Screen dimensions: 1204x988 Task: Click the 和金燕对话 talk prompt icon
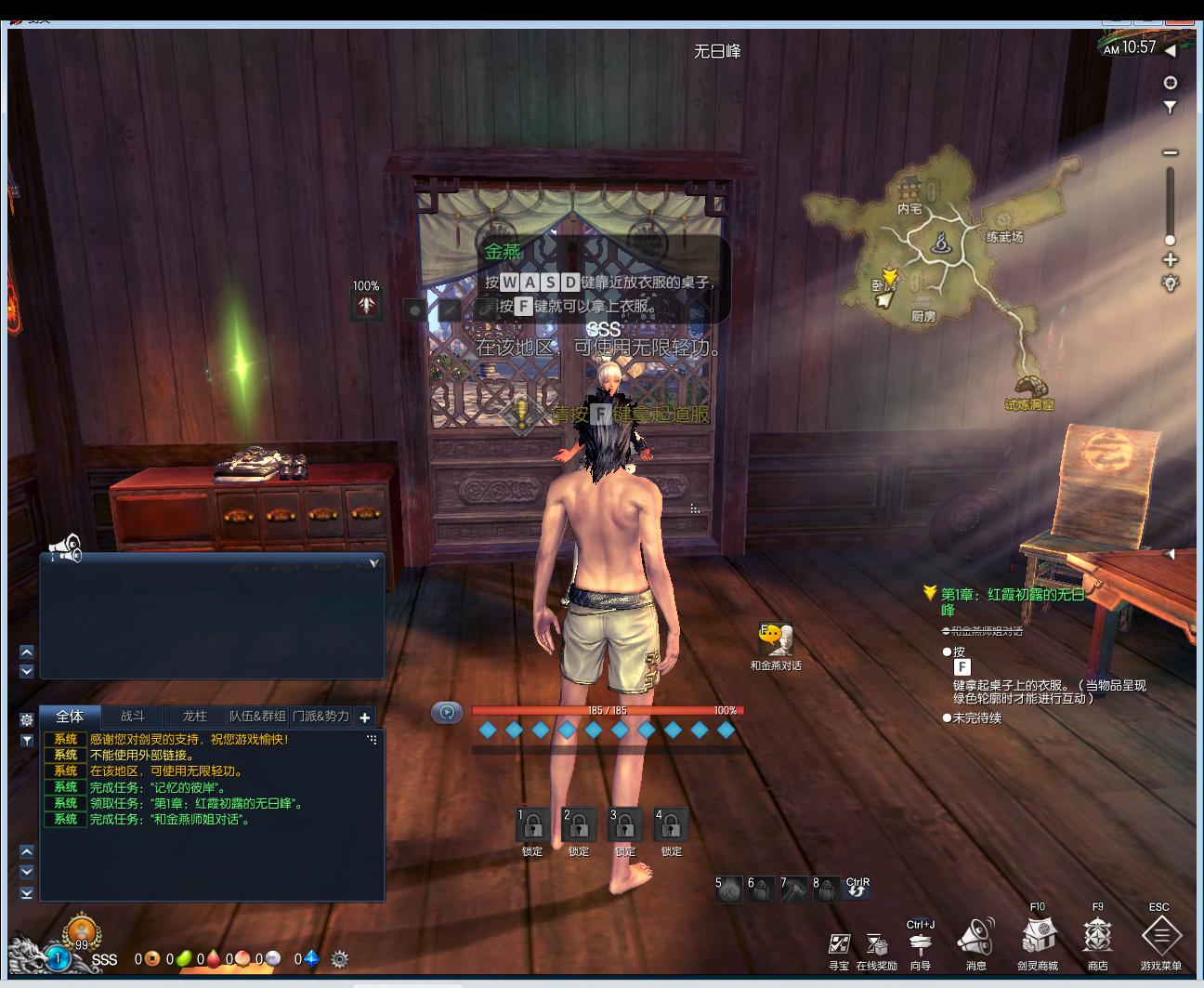(x=777, y=639)
